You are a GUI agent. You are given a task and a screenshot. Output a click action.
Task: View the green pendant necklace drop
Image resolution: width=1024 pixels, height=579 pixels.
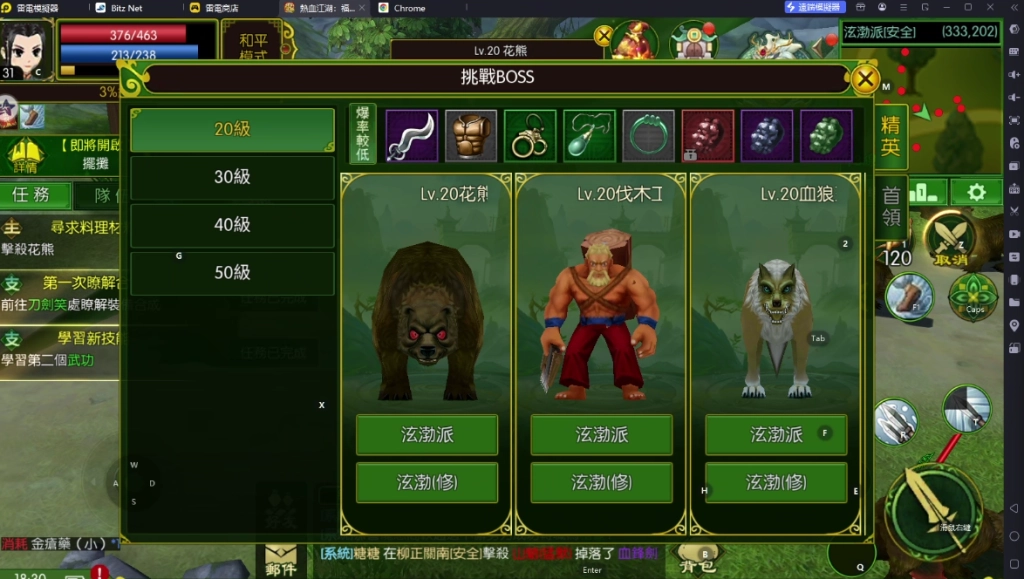(x=589, y=136)
